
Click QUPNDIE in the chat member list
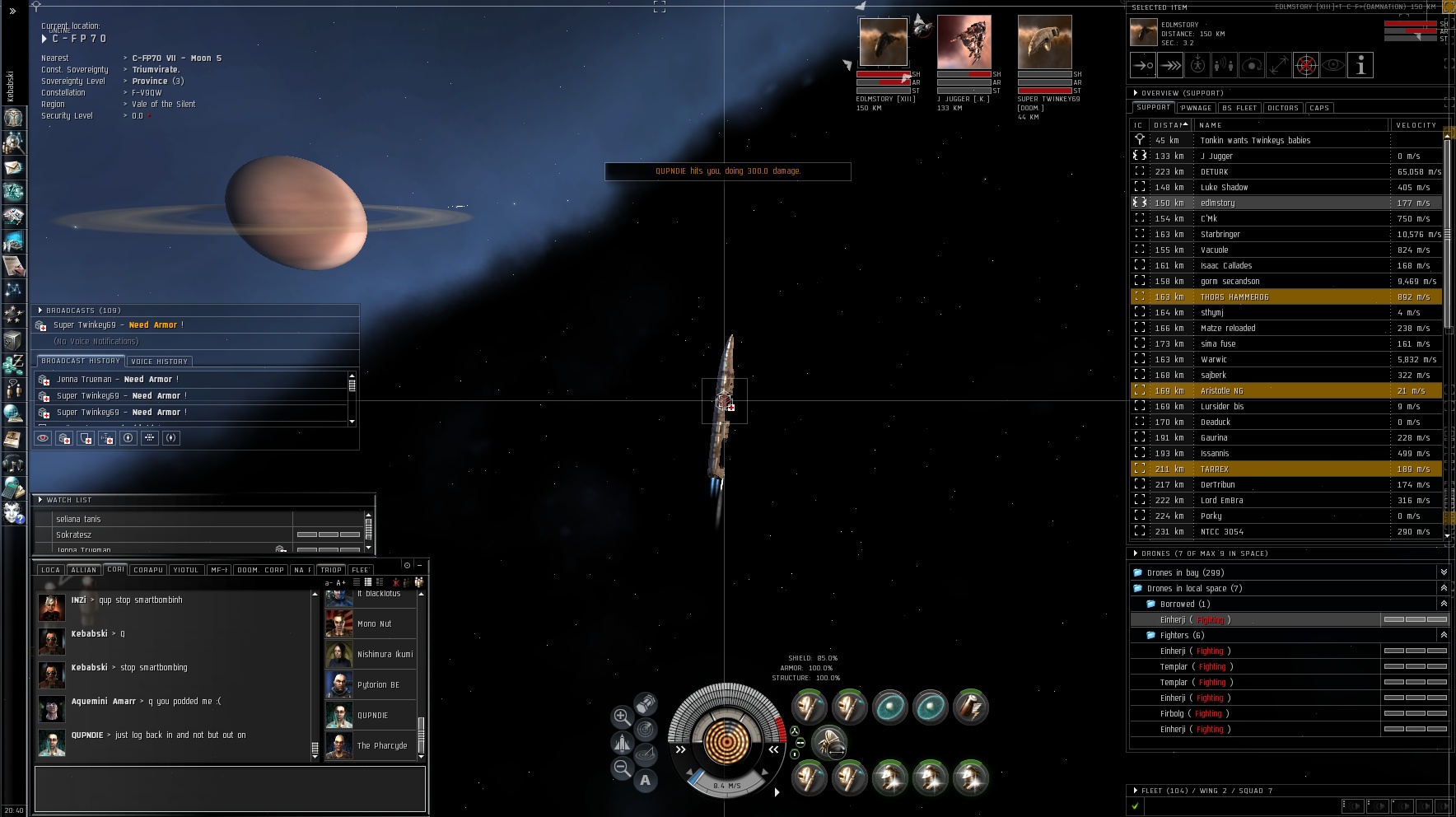pos(372,716)
